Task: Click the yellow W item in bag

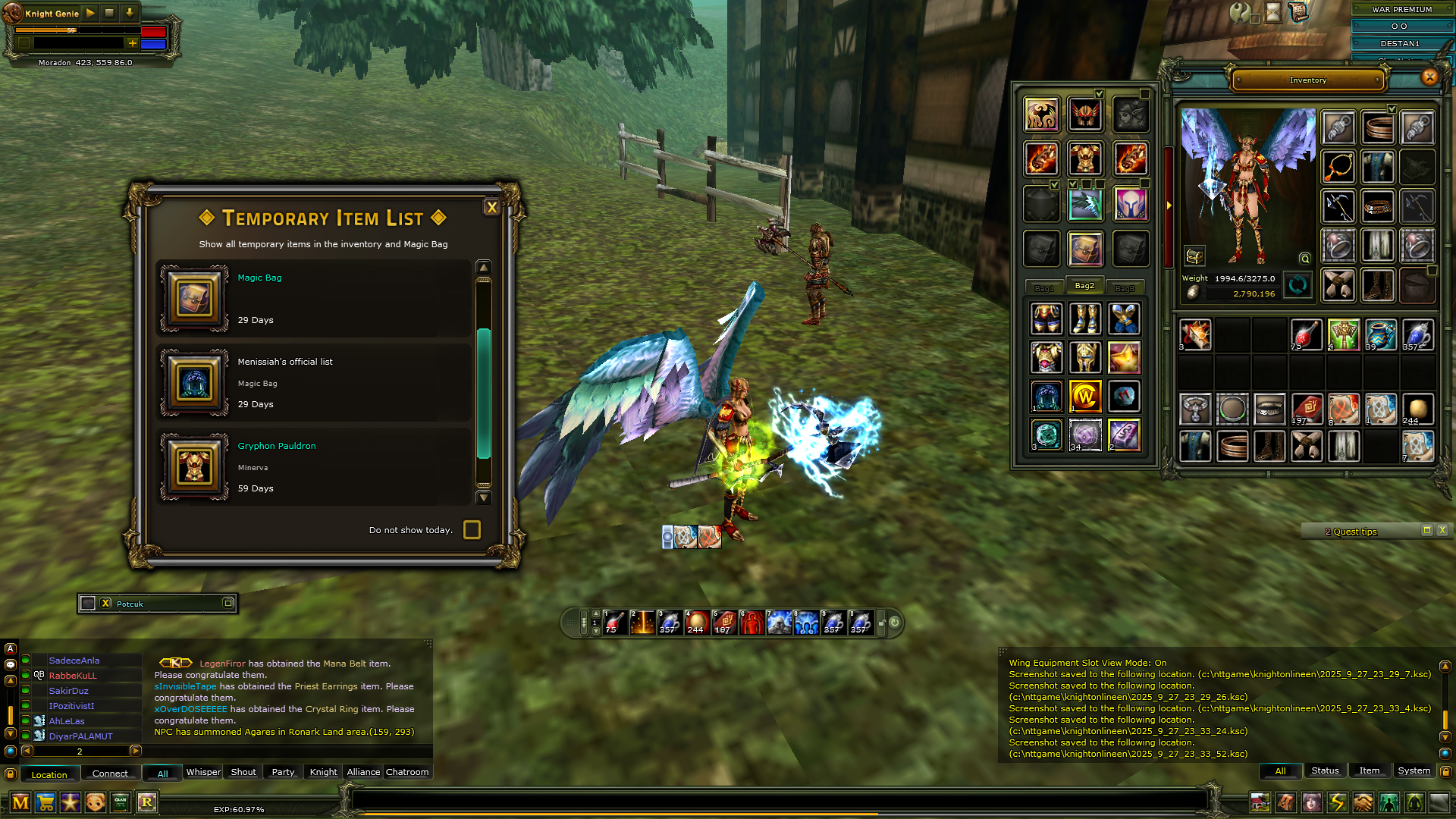Action: [1084, 396]
